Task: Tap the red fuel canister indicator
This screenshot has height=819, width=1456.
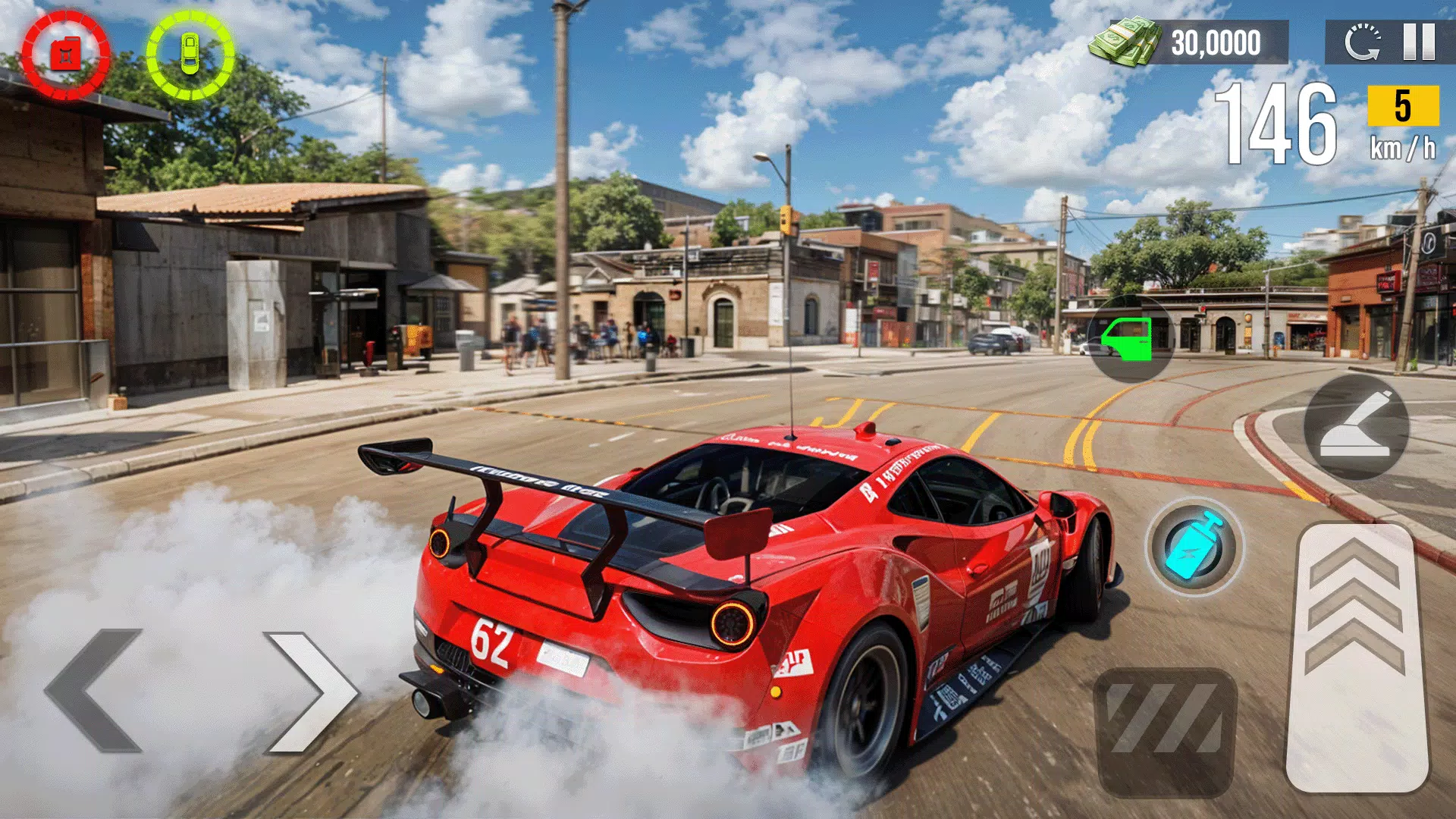Action: (67, 53)
